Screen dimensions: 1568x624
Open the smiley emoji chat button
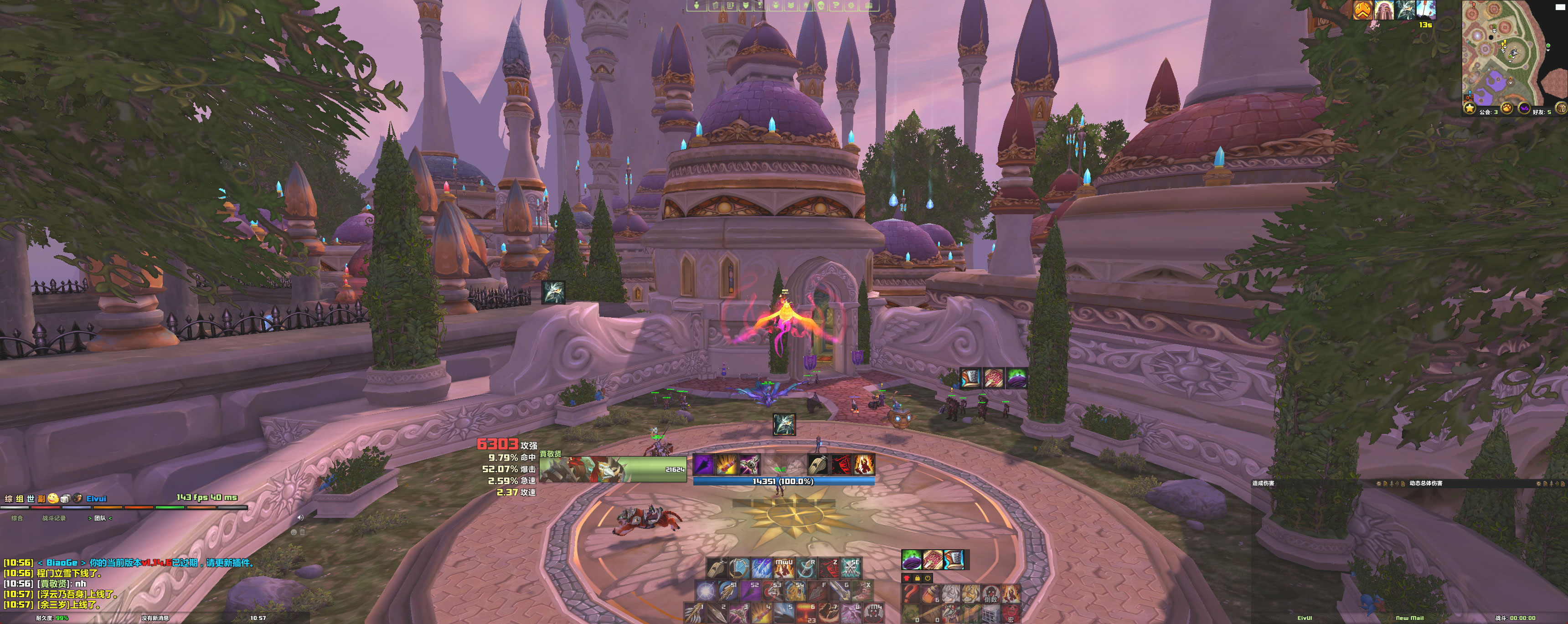pyautogui.click(x=53, y=499)
